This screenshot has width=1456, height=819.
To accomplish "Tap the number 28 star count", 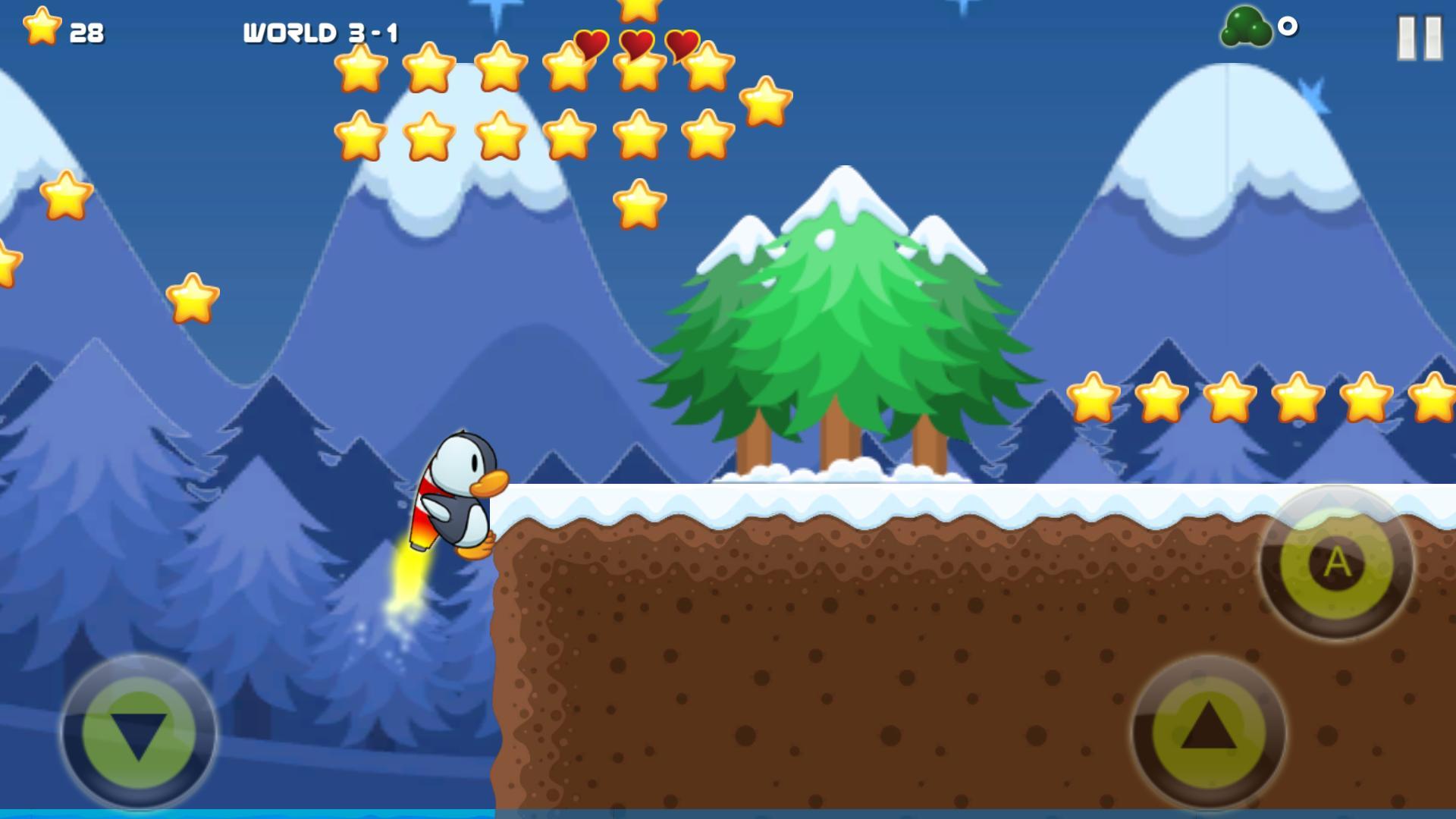I will (86, 32).
